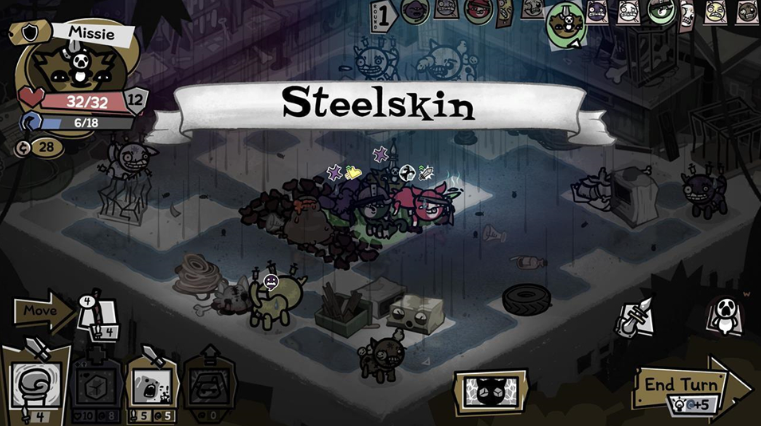Select the Move arrow action
The width and height of the screenshot is (761, 426).
pyautogui.click(x=42, y=310)
